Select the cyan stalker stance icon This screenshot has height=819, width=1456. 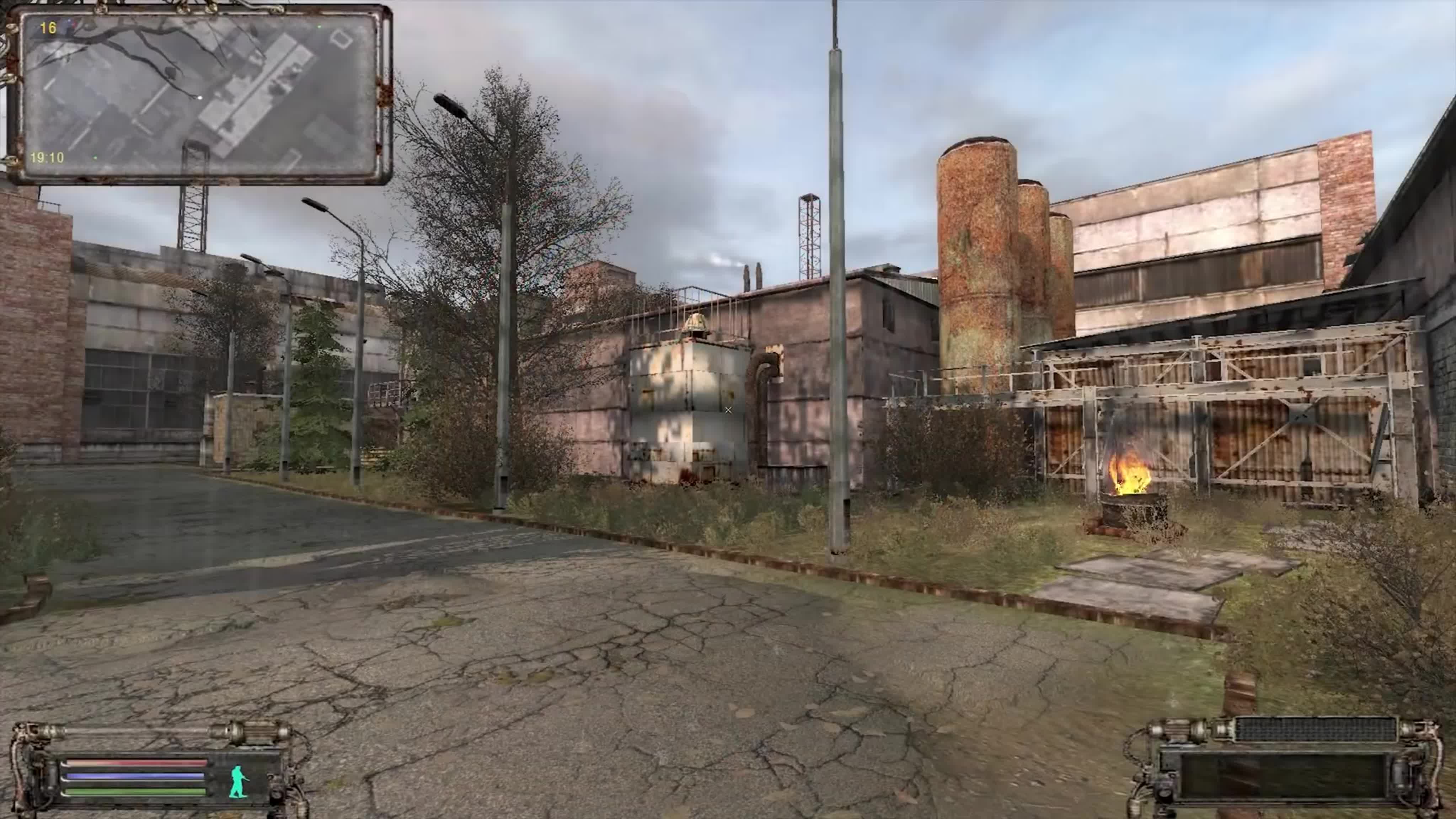point(239,781)
